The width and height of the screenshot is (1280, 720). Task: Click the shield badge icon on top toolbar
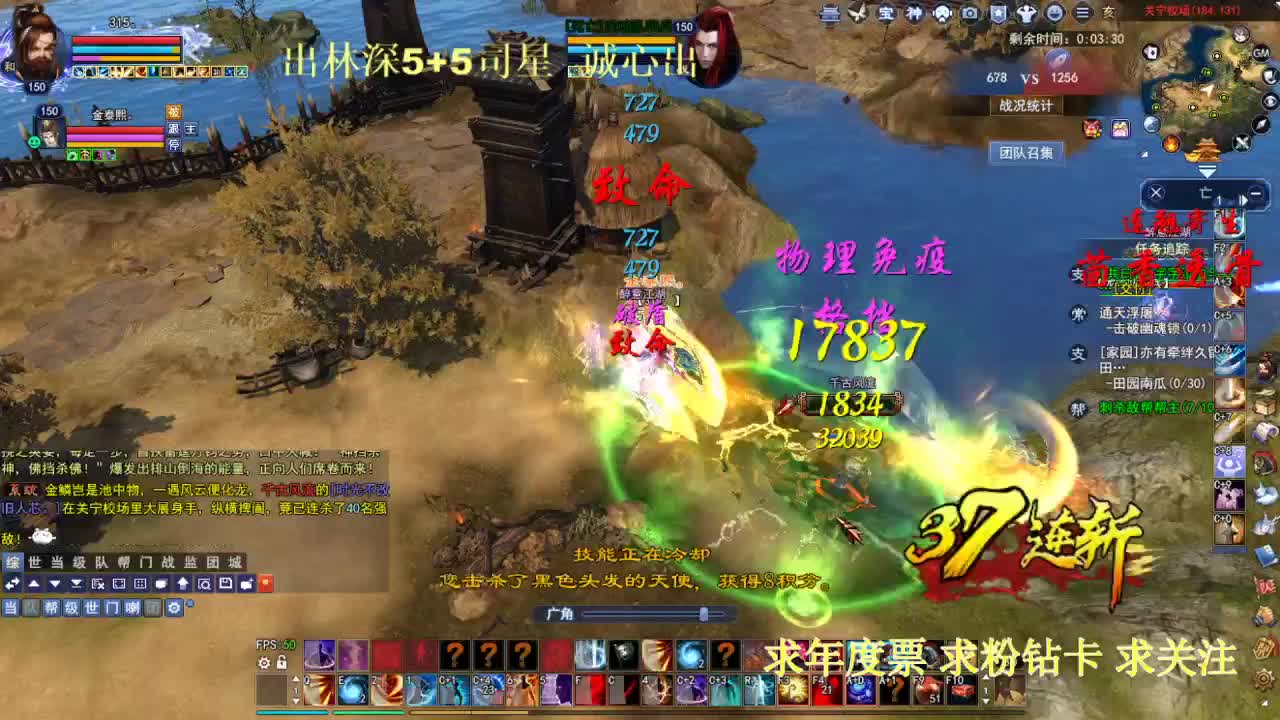coord(997,13)
